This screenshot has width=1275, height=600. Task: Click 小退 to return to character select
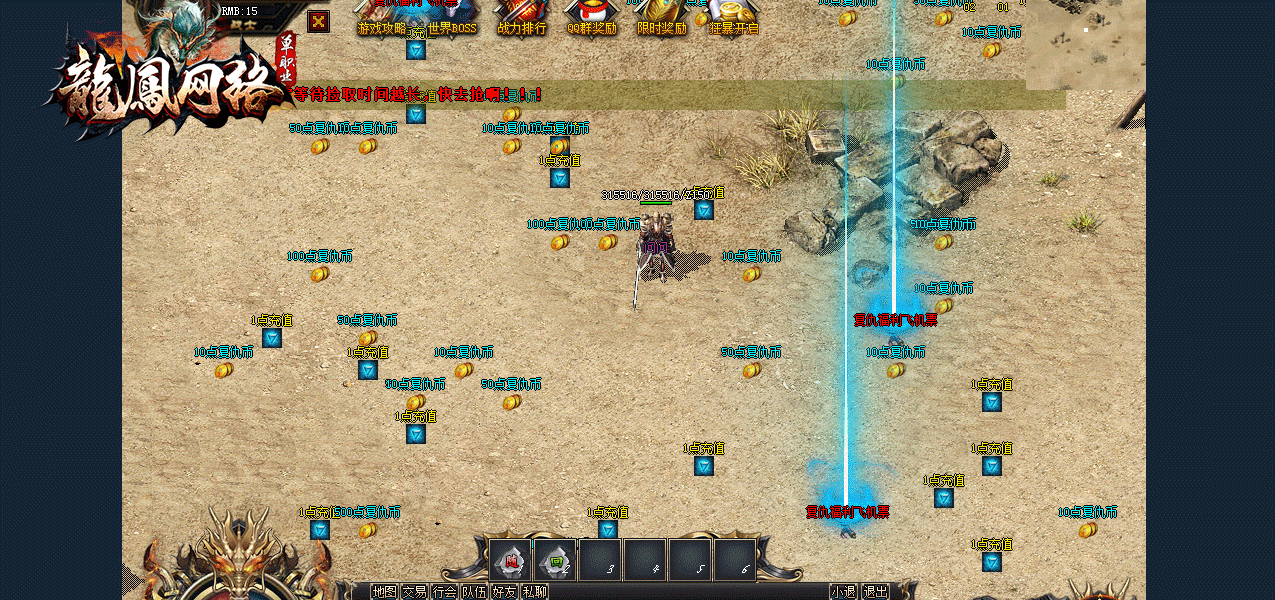tap(843, 592)
